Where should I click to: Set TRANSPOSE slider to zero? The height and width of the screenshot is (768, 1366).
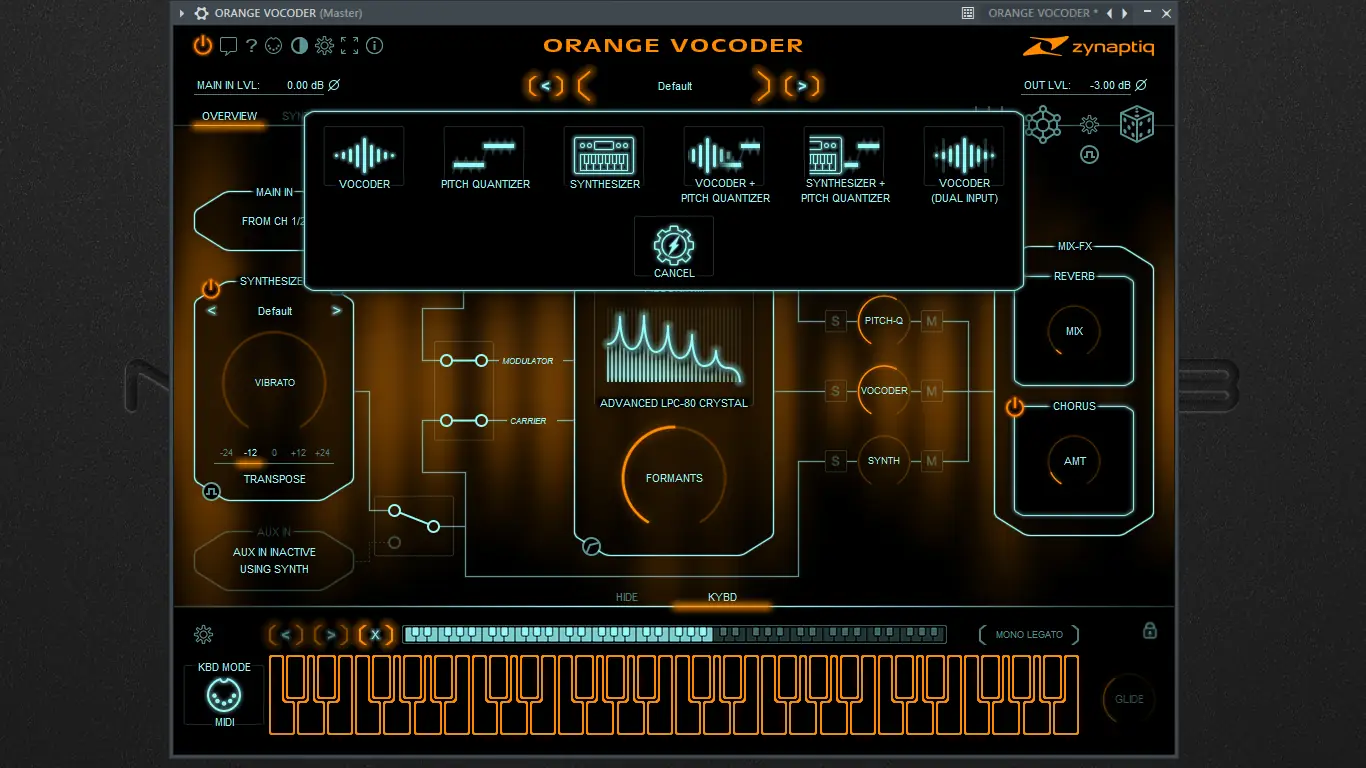click(273, 452)
